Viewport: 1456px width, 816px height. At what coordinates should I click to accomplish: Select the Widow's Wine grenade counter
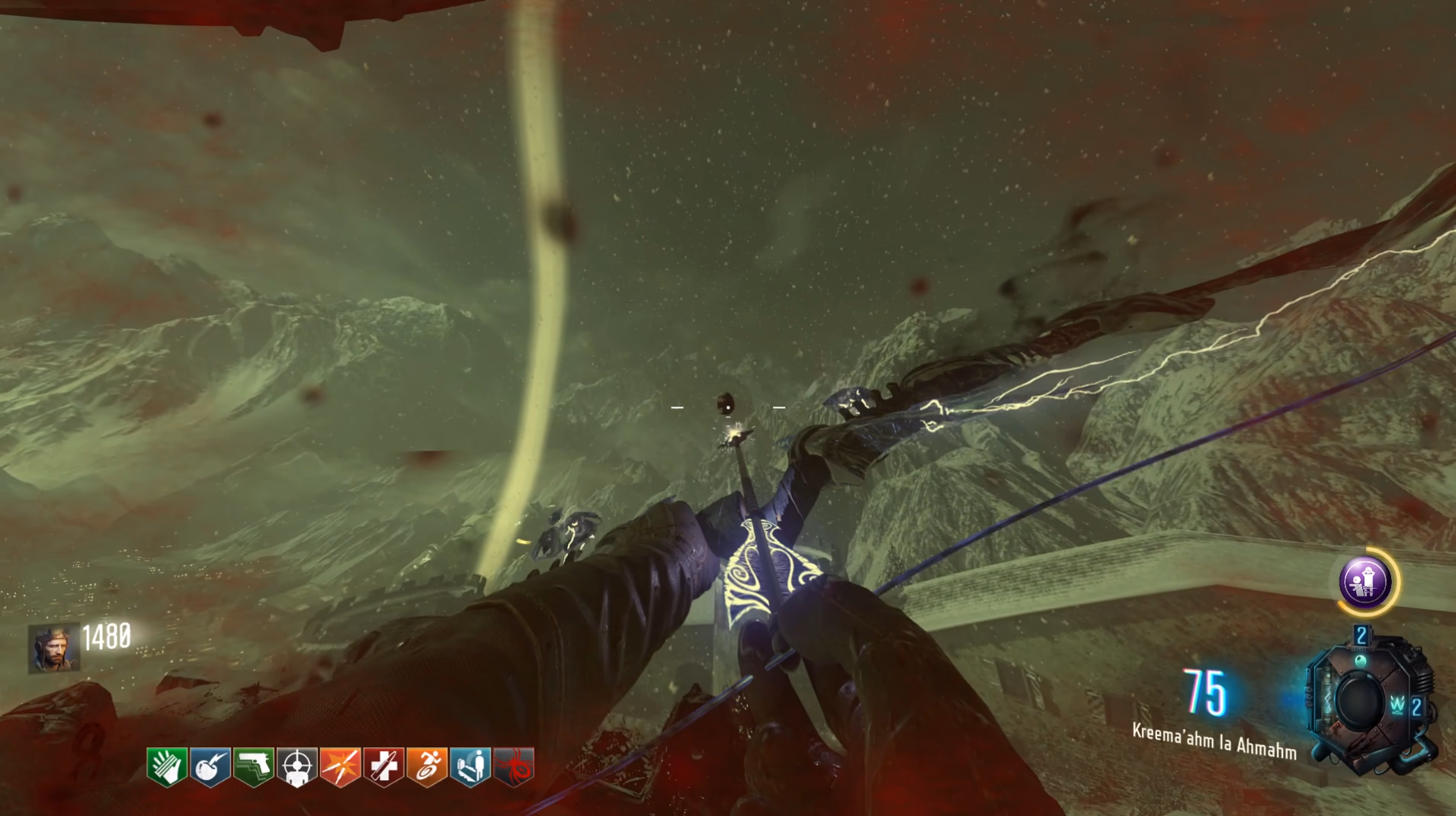click(x=1407, y=706)
